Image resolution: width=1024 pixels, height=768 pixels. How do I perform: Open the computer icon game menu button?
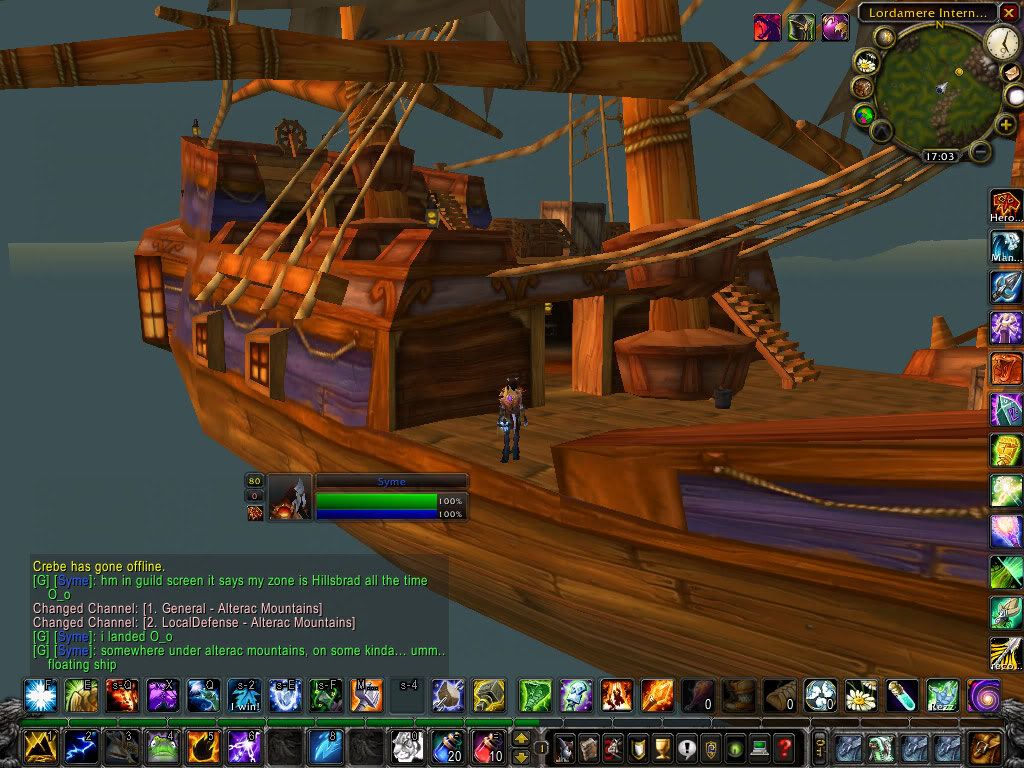click(x=759, y=747)
